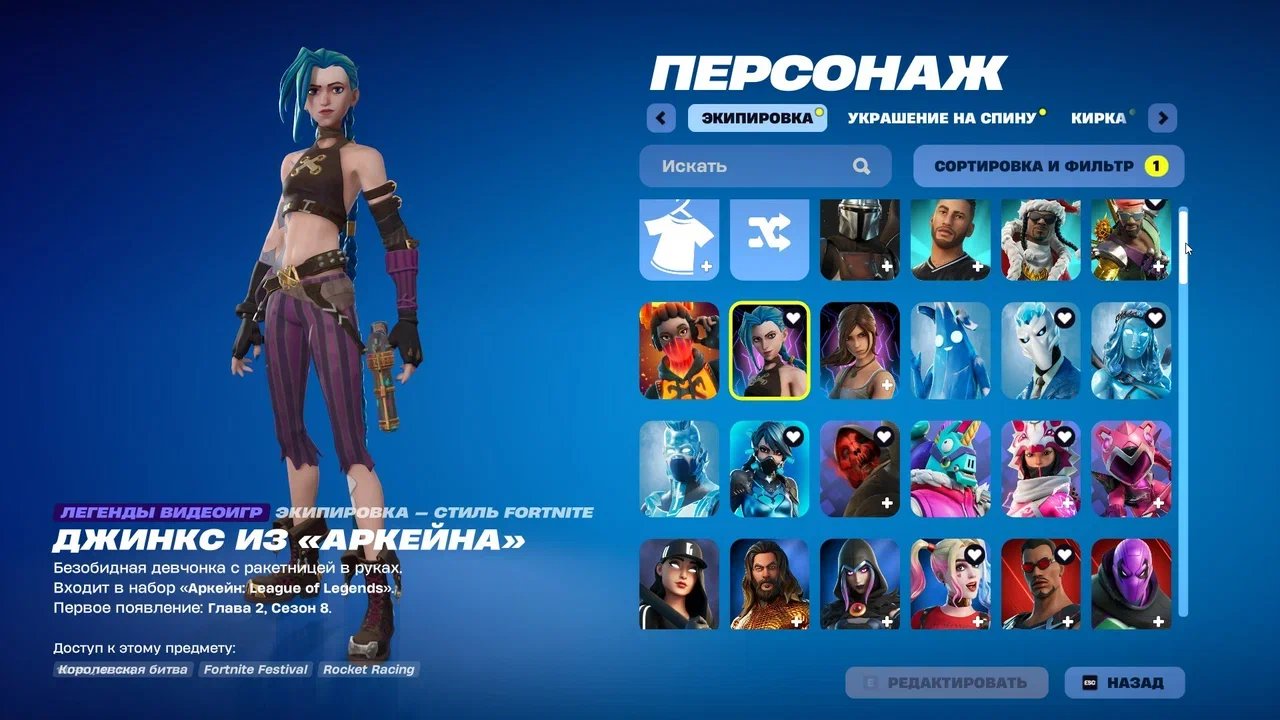Click the left arrow beside ЭКИПИРОВКА
The height and width of the screenshot is (720, 1280).
click(660, 118)
